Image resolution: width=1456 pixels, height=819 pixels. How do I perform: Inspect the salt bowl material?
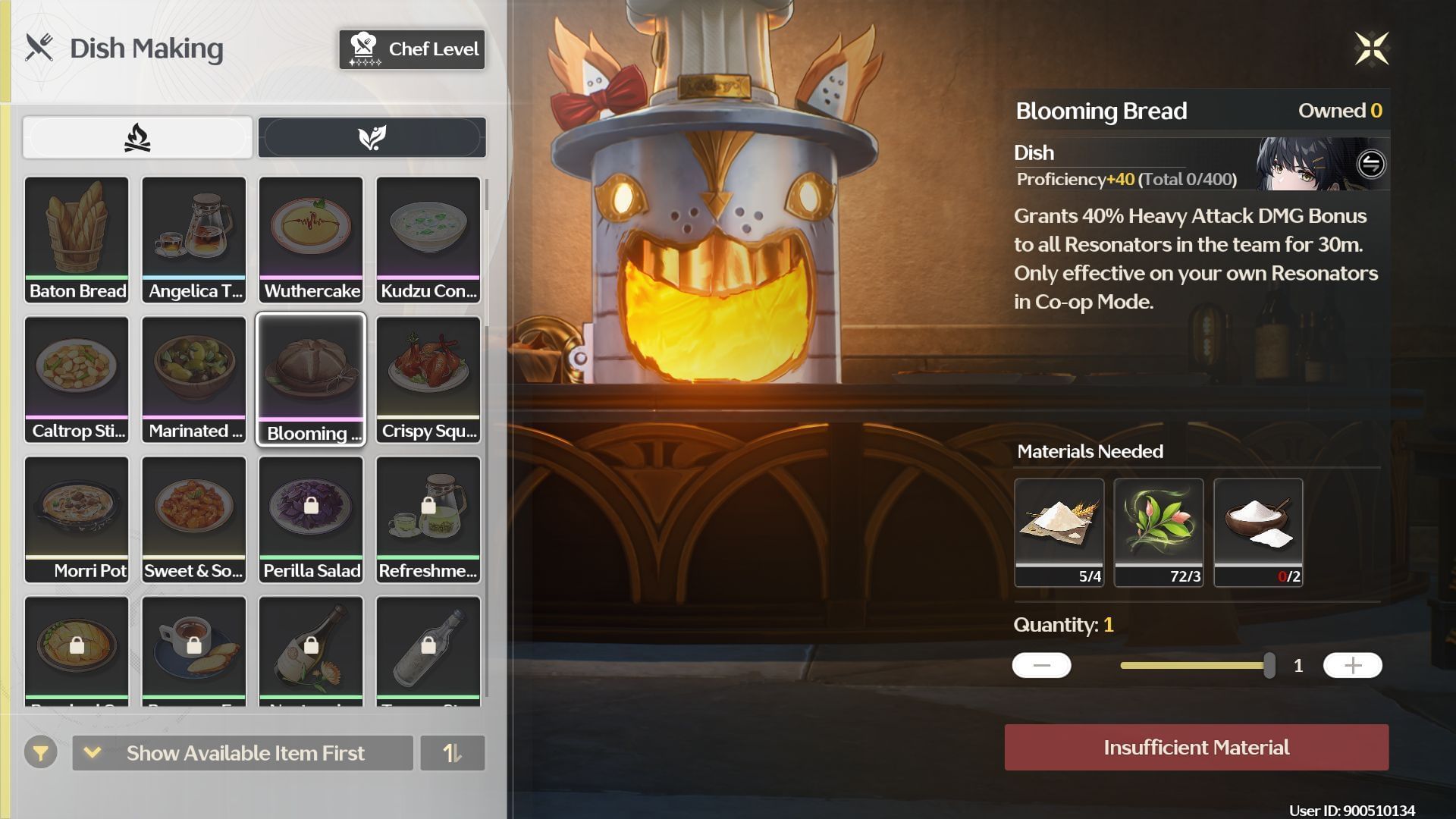1258,532
